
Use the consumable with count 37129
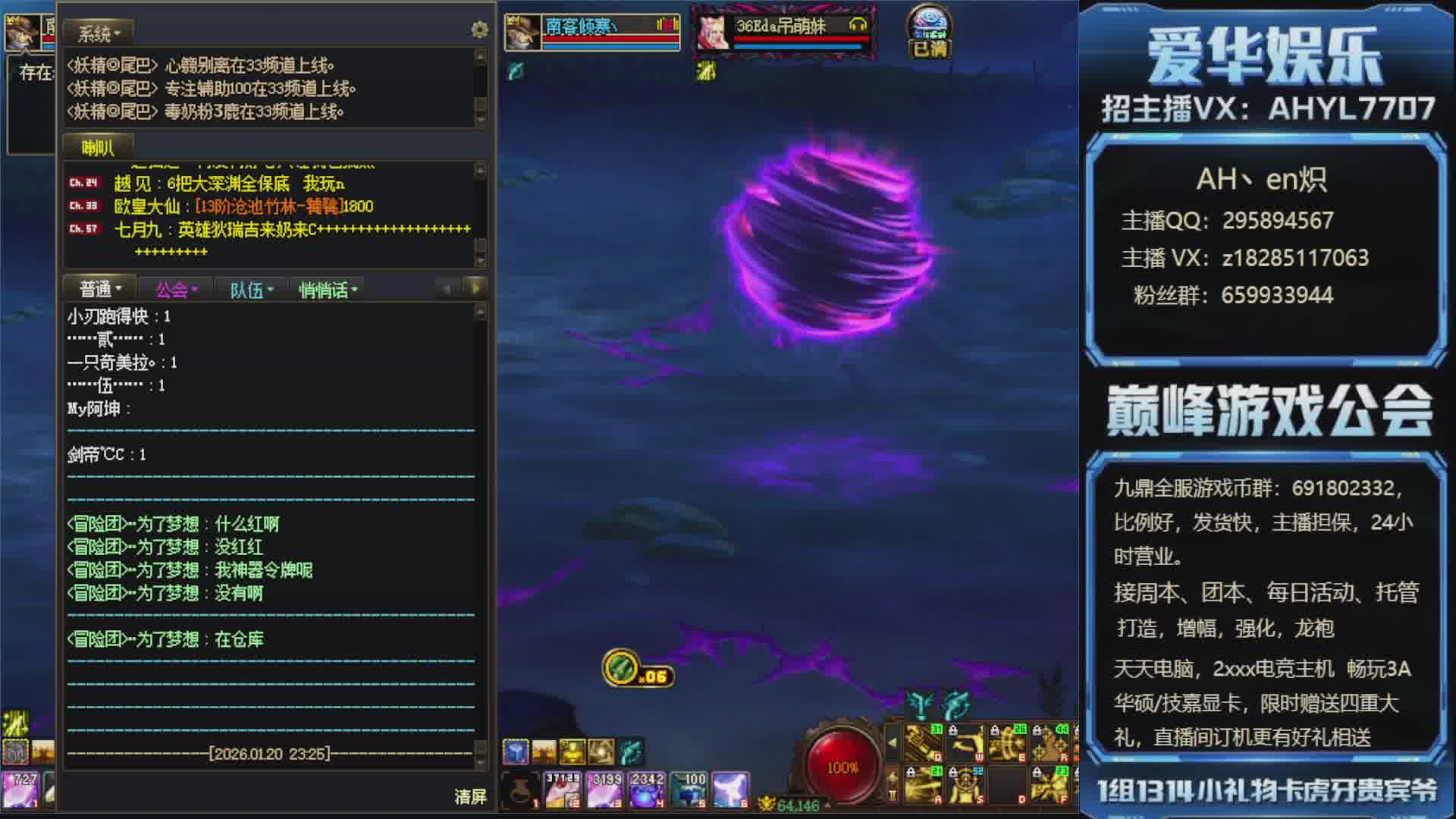[x=563, y=790]
